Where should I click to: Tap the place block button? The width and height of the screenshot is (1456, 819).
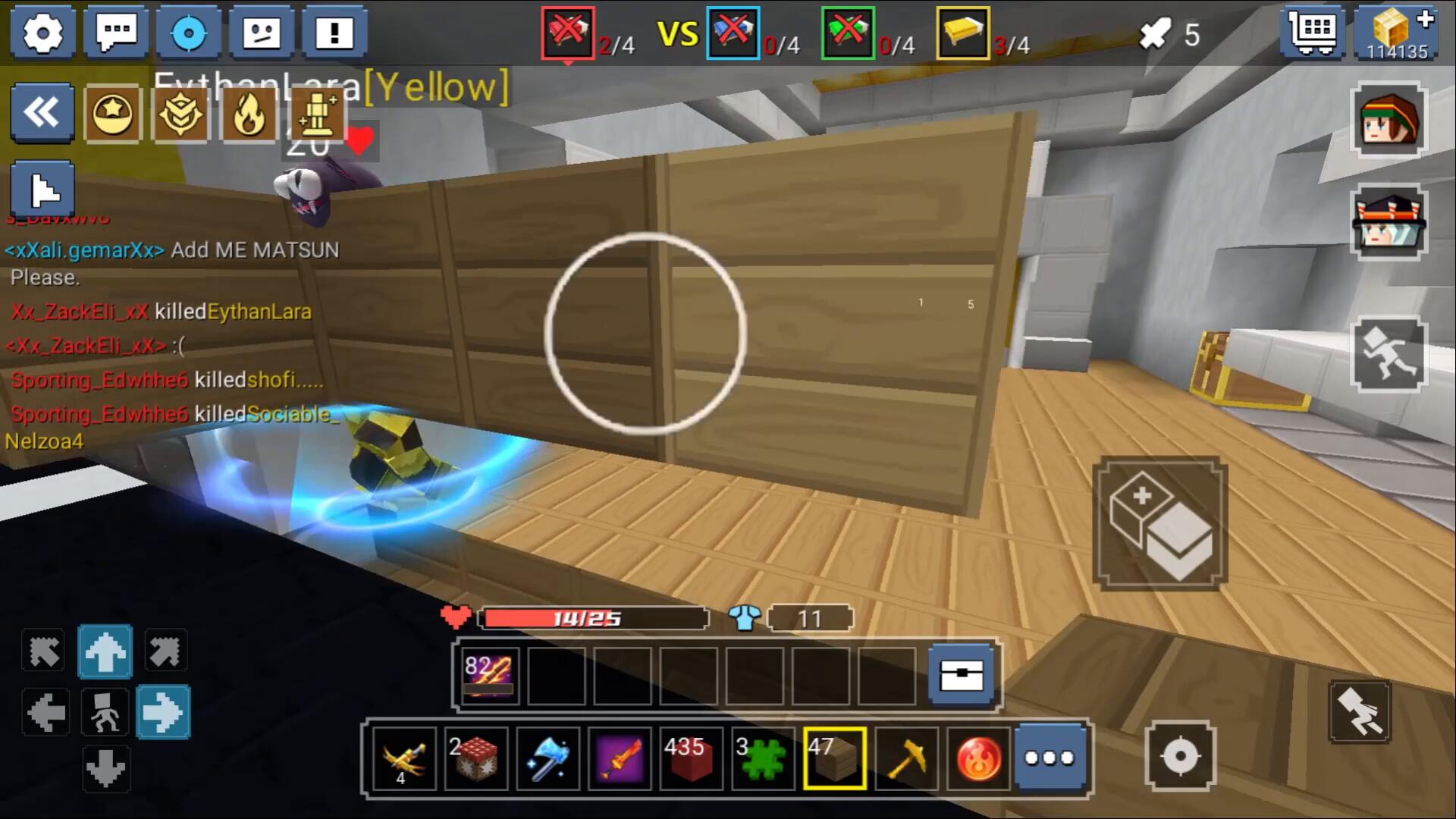coord(1159,524)
